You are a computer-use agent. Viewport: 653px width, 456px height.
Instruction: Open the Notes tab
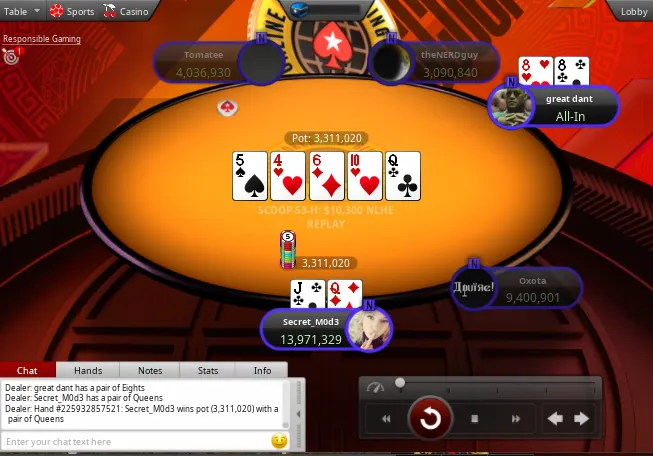[x=150, y=370]
